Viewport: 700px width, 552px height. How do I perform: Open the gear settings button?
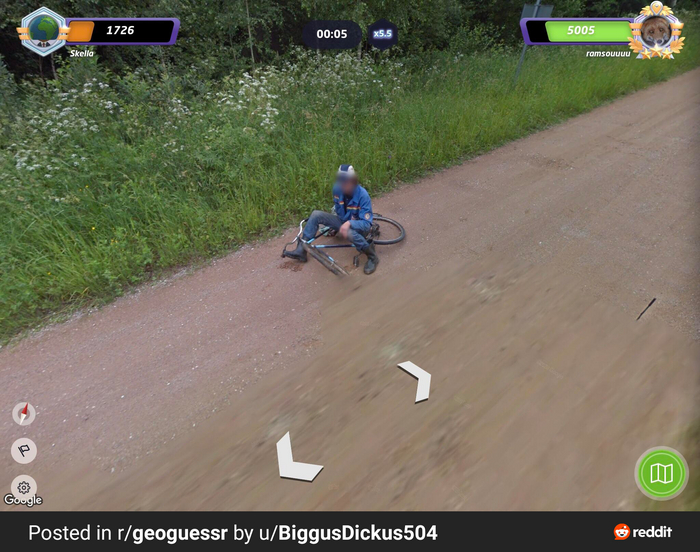(24, 487)
